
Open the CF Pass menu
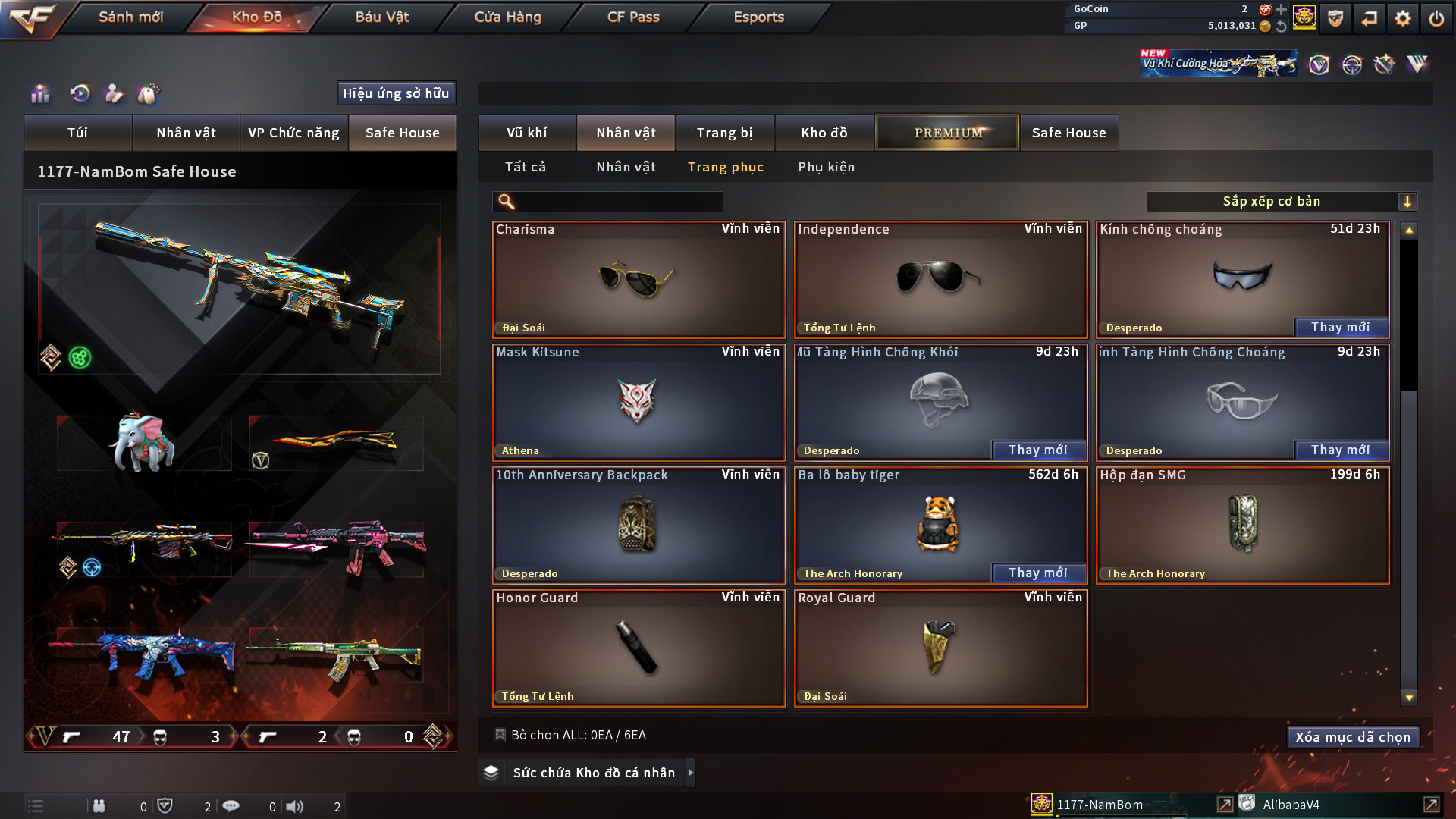(x=633, y=17)
